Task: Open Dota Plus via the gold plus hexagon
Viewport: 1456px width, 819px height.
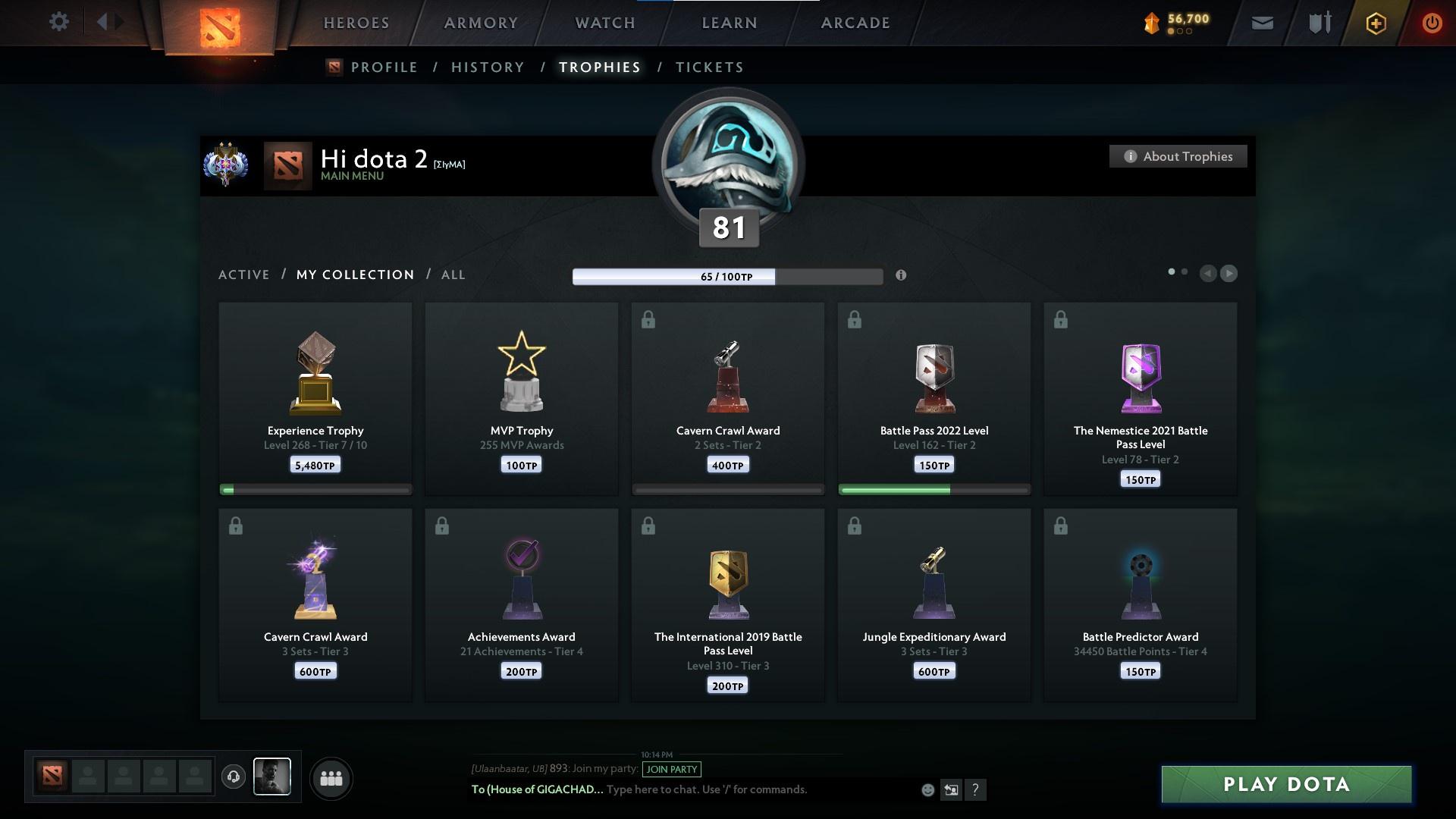Action: (x=1375, y=23)
